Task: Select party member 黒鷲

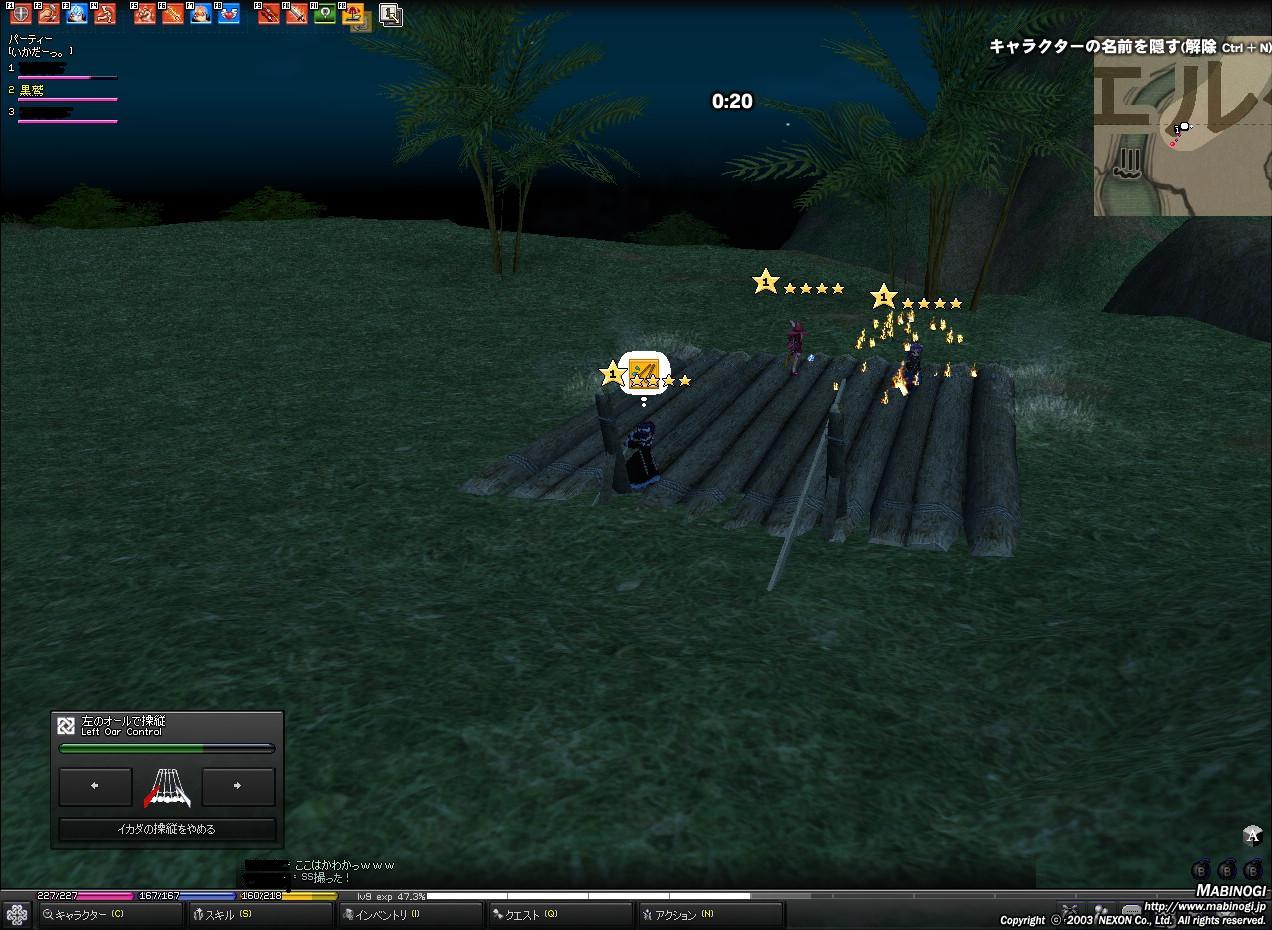Action: click(x=34, y=90)
